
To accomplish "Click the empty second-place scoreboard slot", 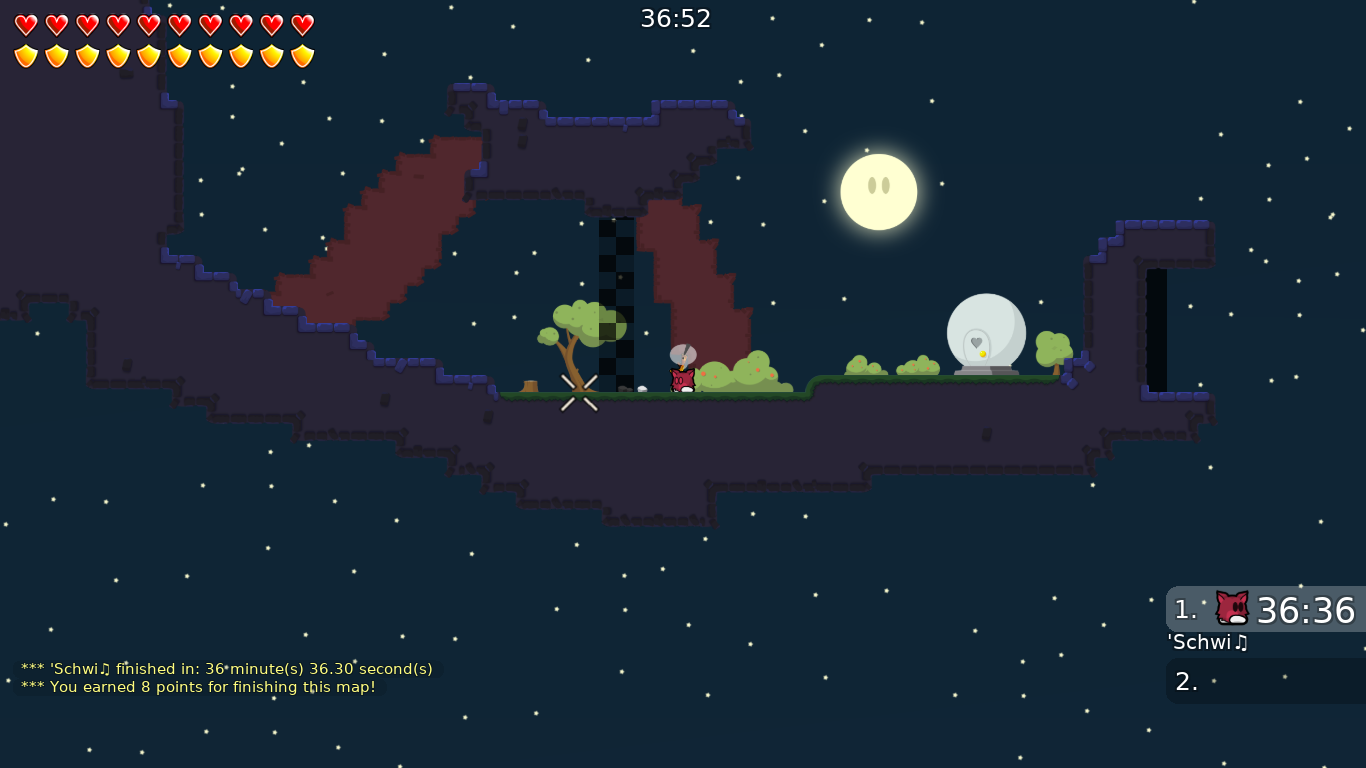I will point(1265,681).
